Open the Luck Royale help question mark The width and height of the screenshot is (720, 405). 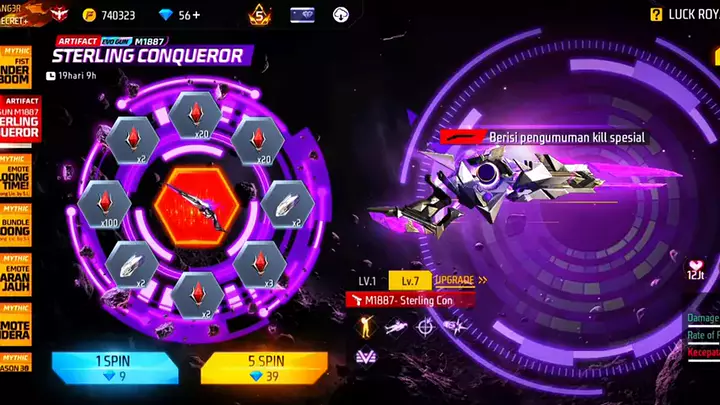pos(656,15)
